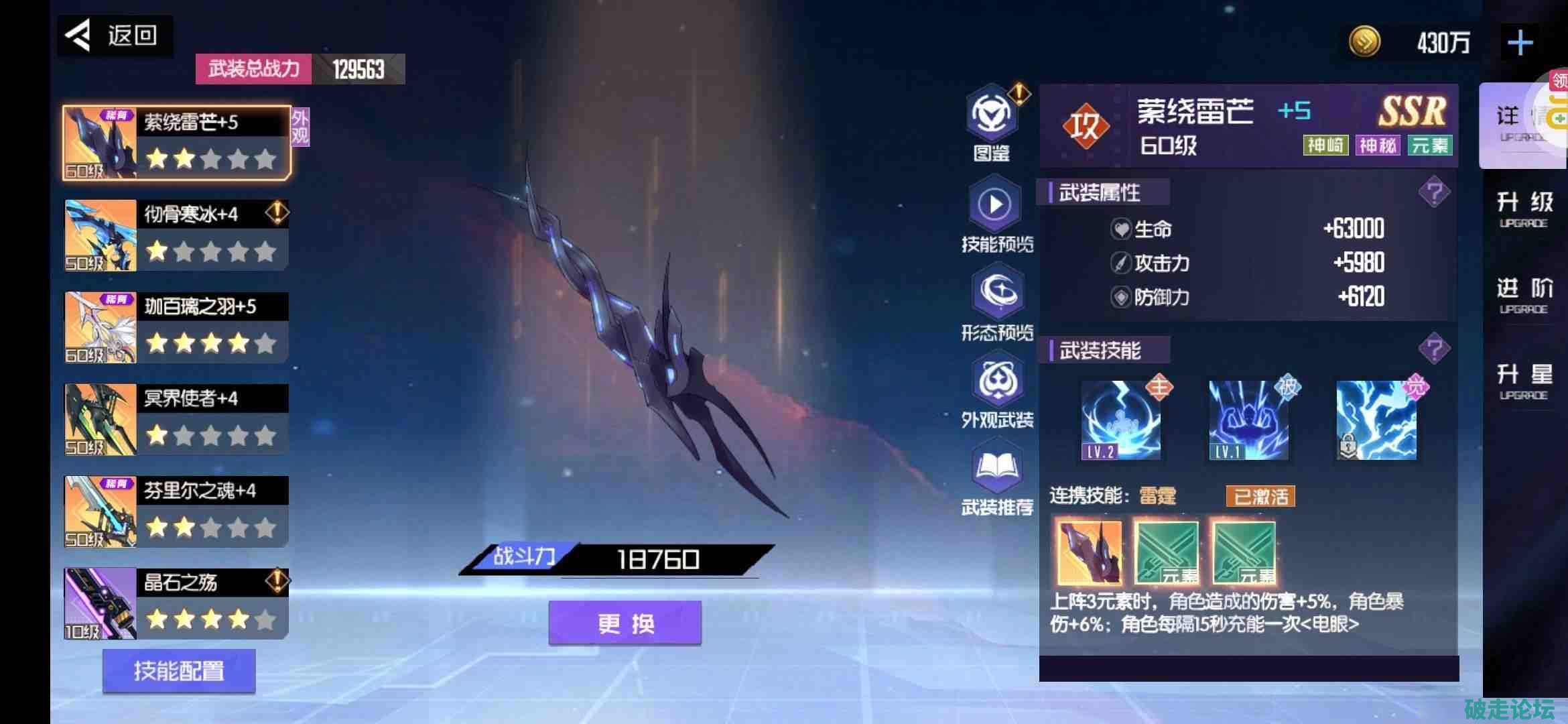Switch to the 进阶 advance tab
This screenshot has width=1568, height=724.
[1524, 296]
